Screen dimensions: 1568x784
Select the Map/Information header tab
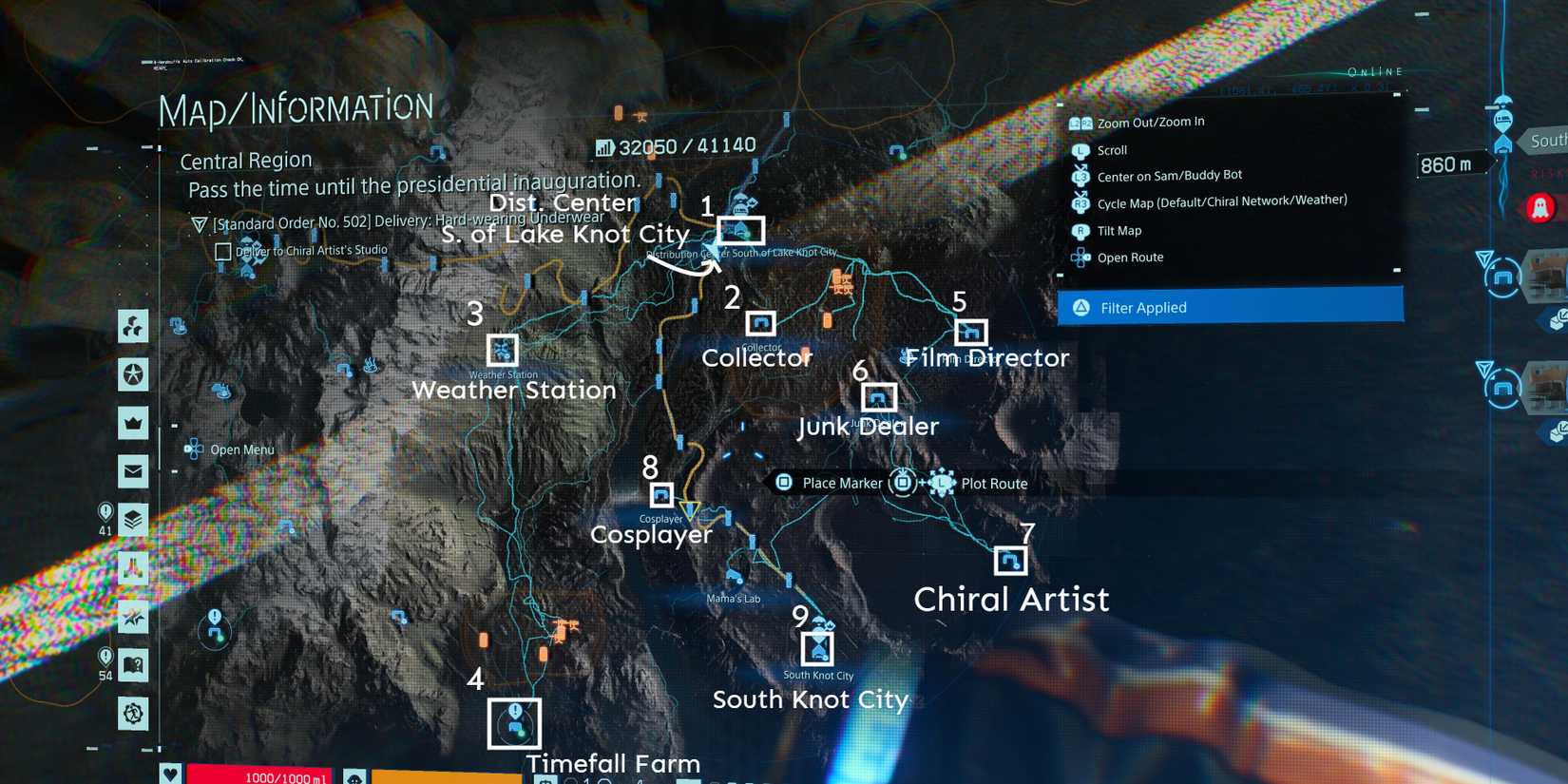coord(296,107)
